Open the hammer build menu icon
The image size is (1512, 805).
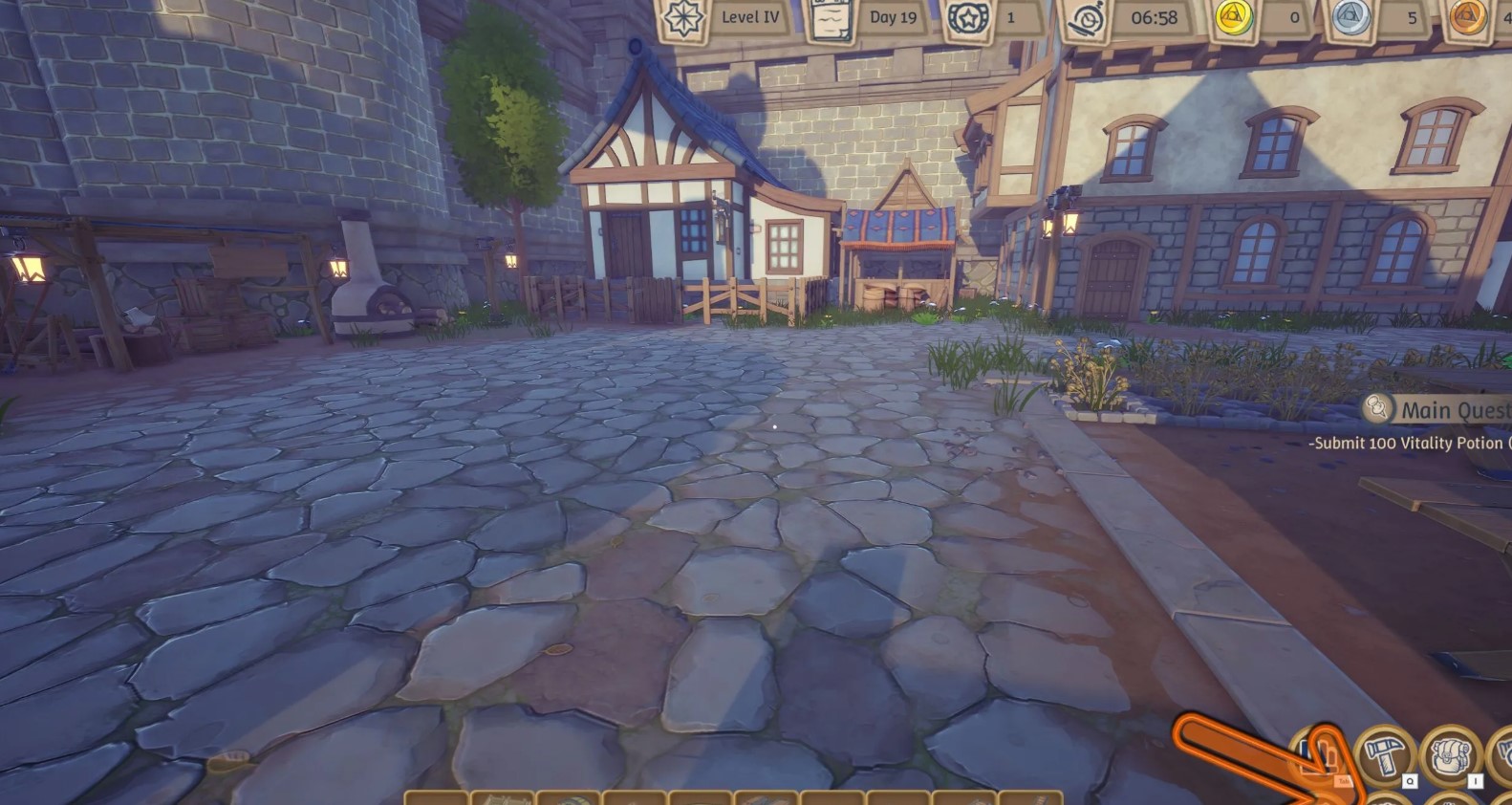click(1385, 755)
